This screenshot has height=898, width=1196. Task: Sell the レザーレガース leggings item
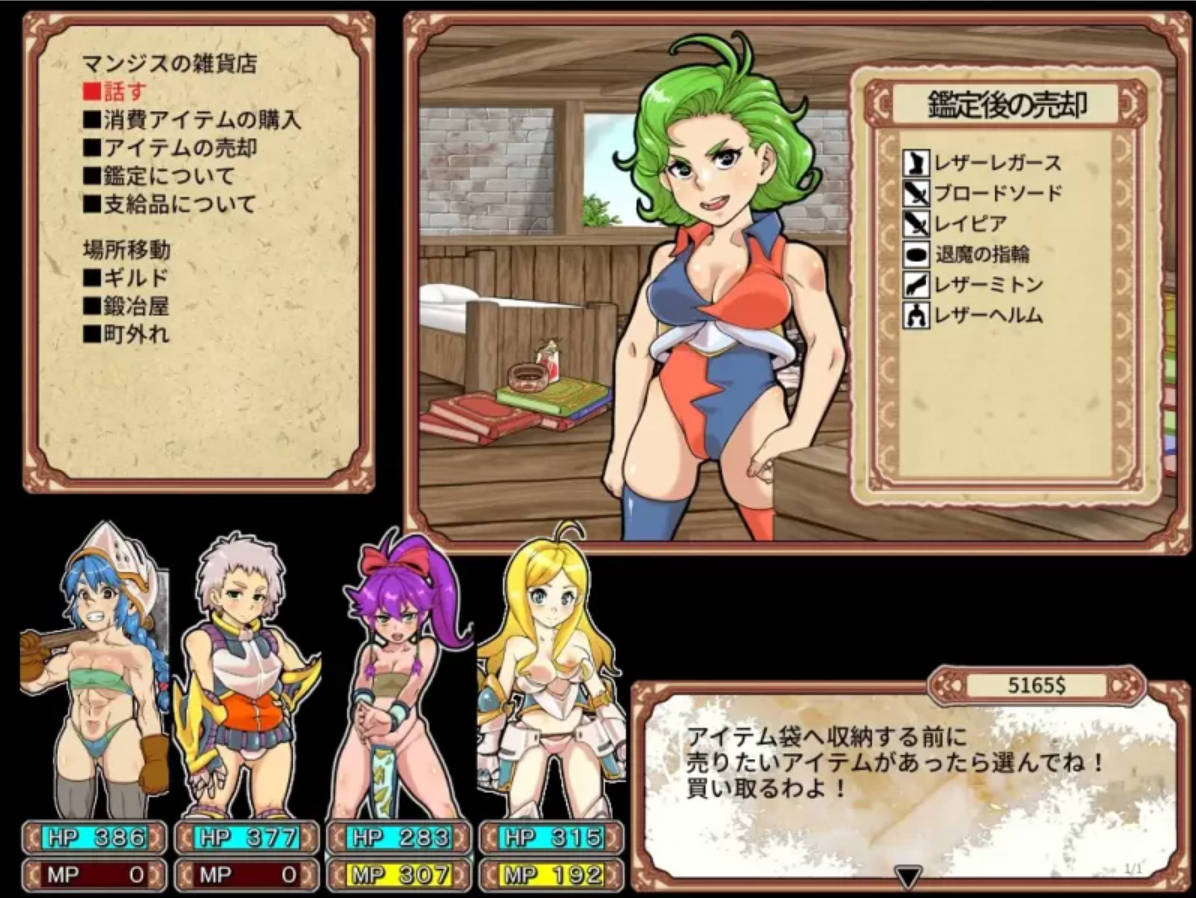click(983, 163)
